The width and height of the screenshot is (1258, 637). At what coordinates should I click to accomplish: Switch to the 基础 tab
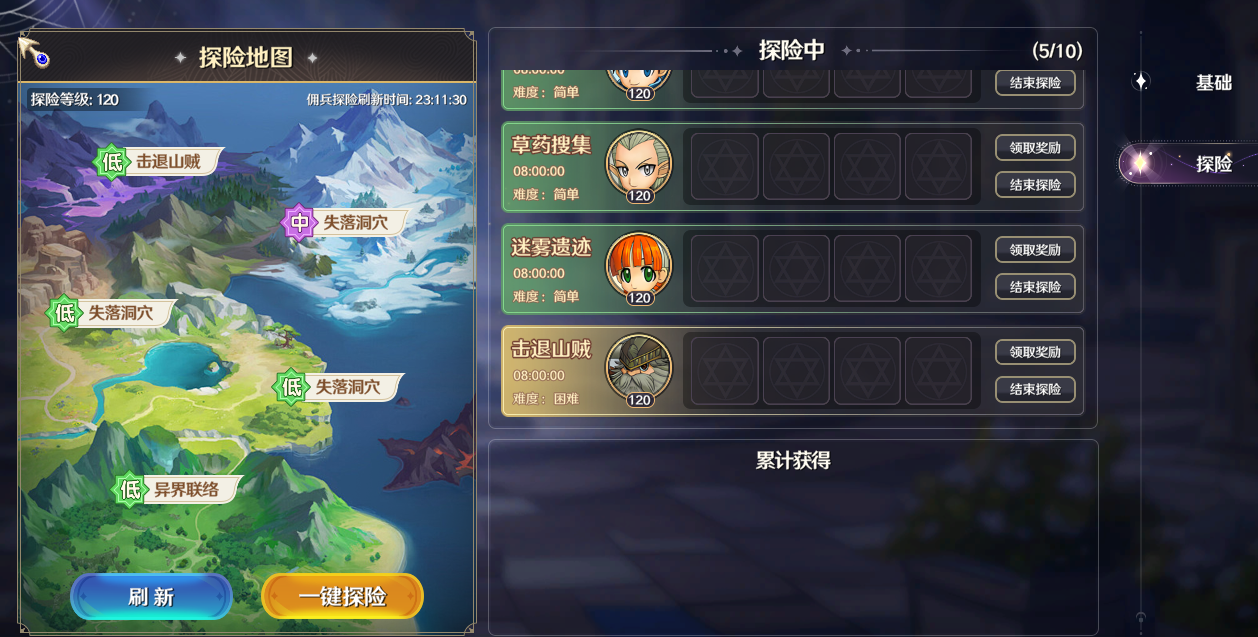1213,83
